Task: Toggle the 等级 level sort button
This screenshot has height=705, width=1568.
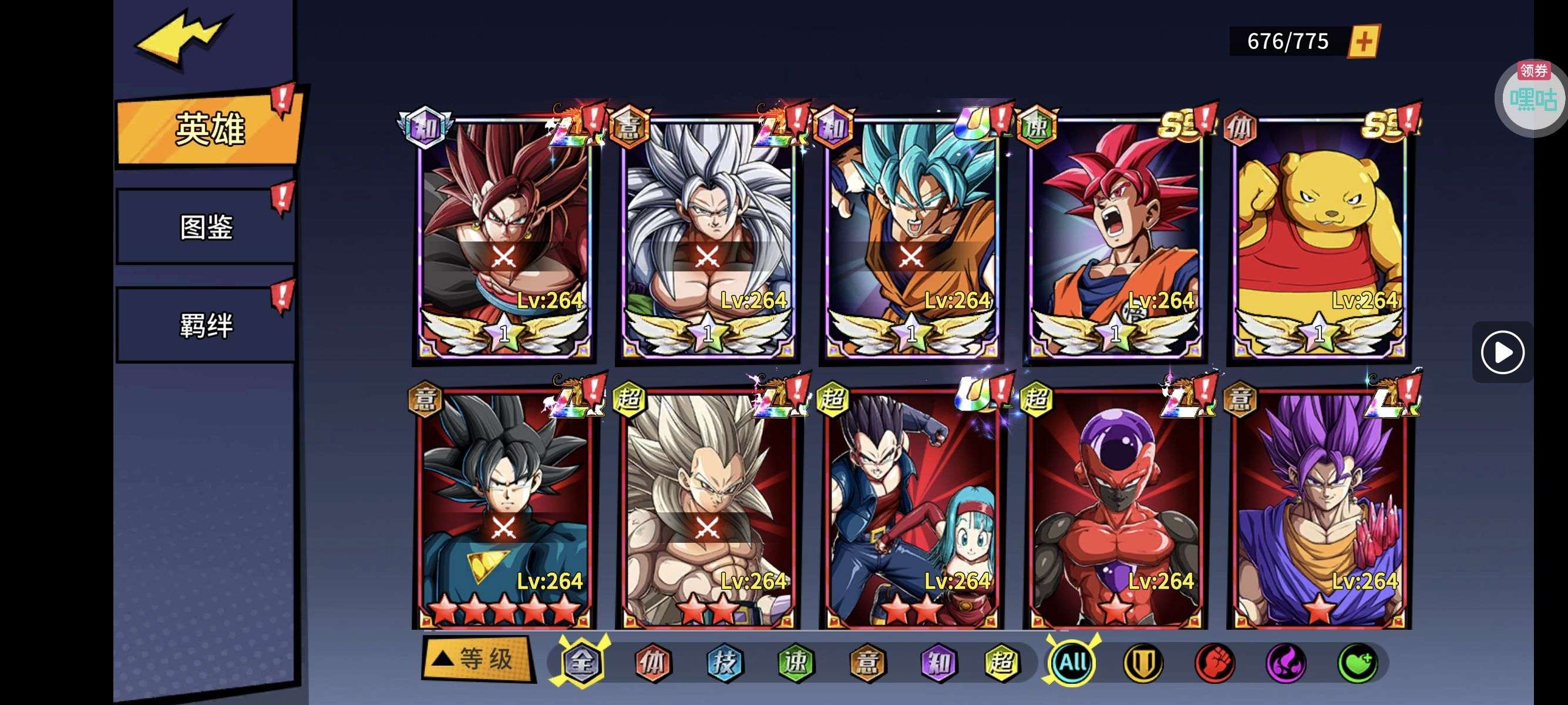Action: point(477,659)
